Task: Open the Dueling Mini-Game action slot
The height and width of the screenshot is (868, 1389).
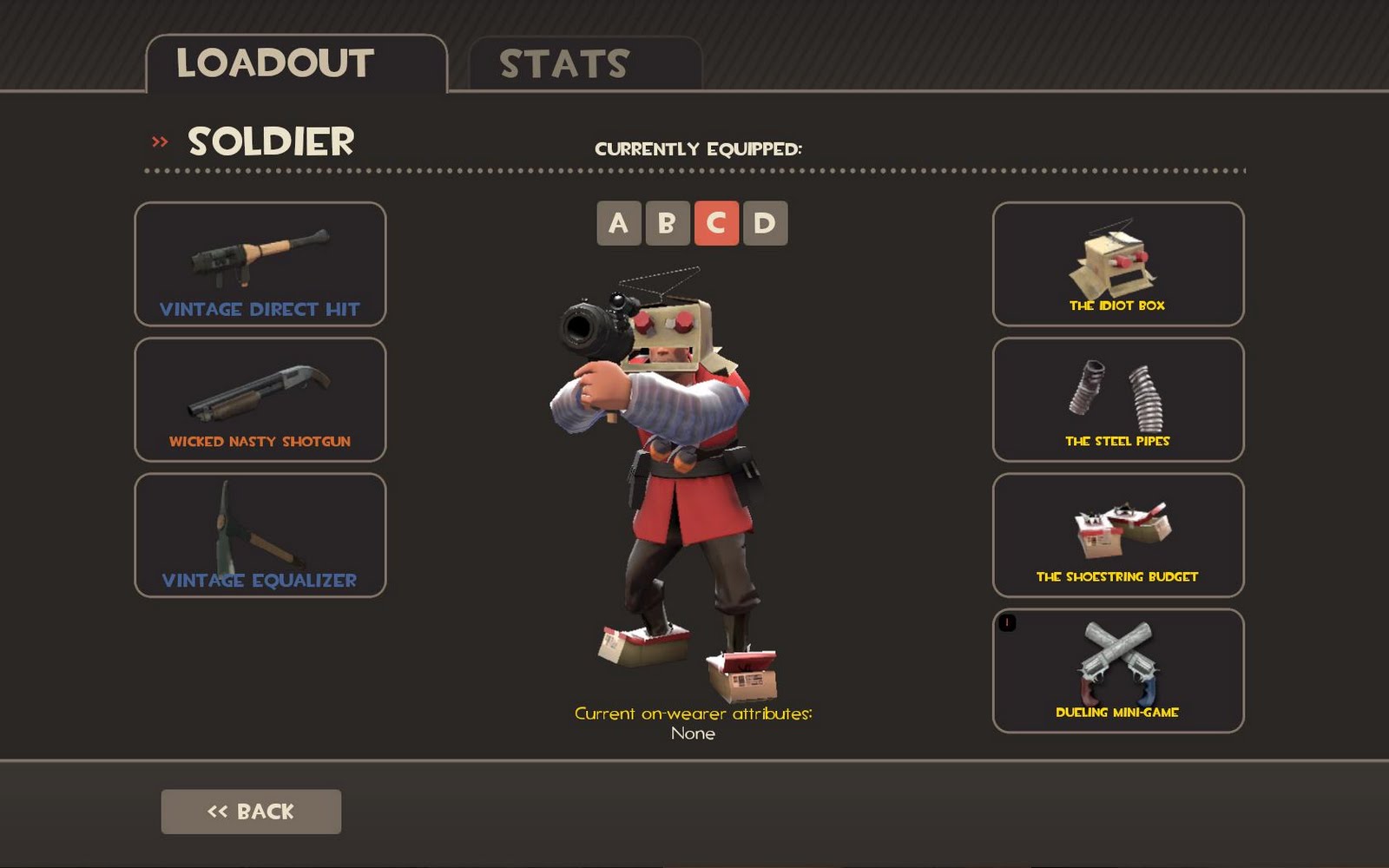Action: 1118,670
